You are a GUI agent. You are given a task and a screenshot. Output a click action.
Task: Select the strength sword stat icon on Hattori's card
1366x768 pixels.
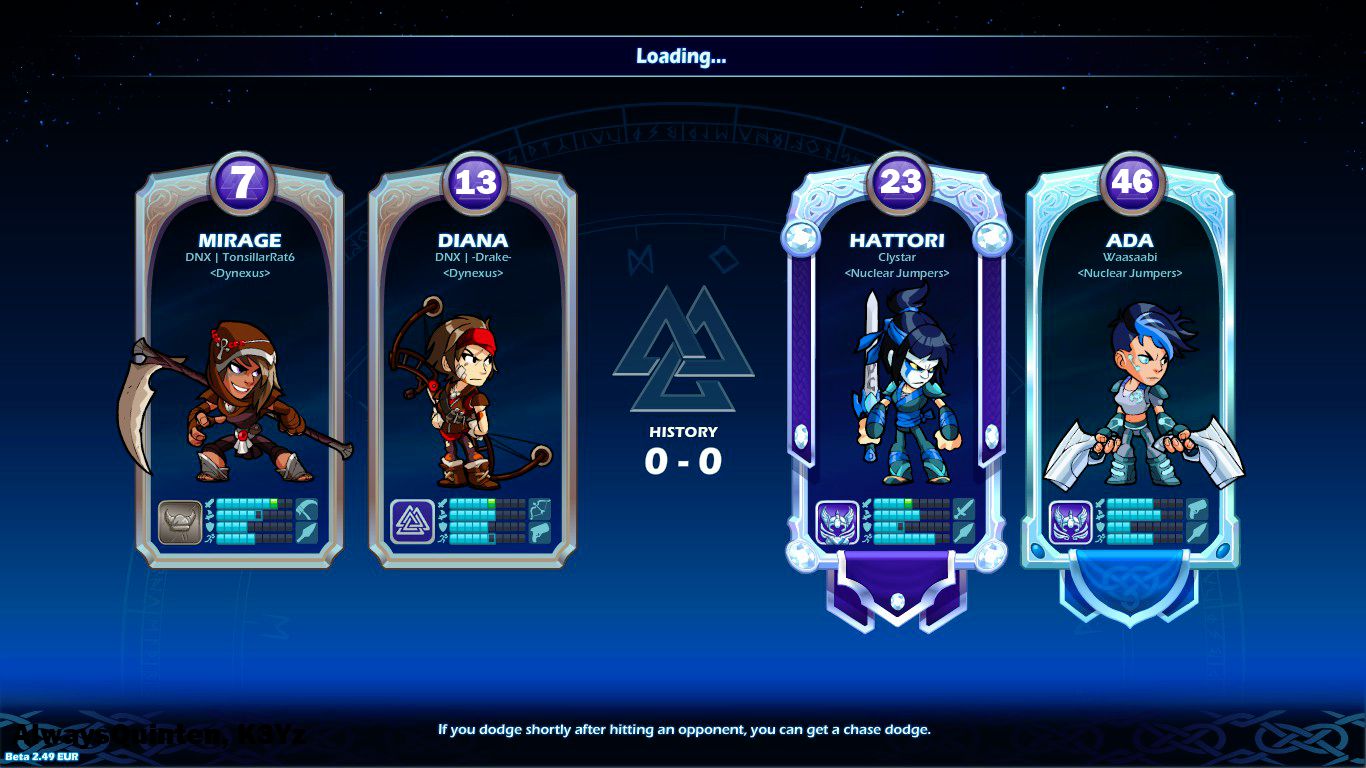coord(865,504)
